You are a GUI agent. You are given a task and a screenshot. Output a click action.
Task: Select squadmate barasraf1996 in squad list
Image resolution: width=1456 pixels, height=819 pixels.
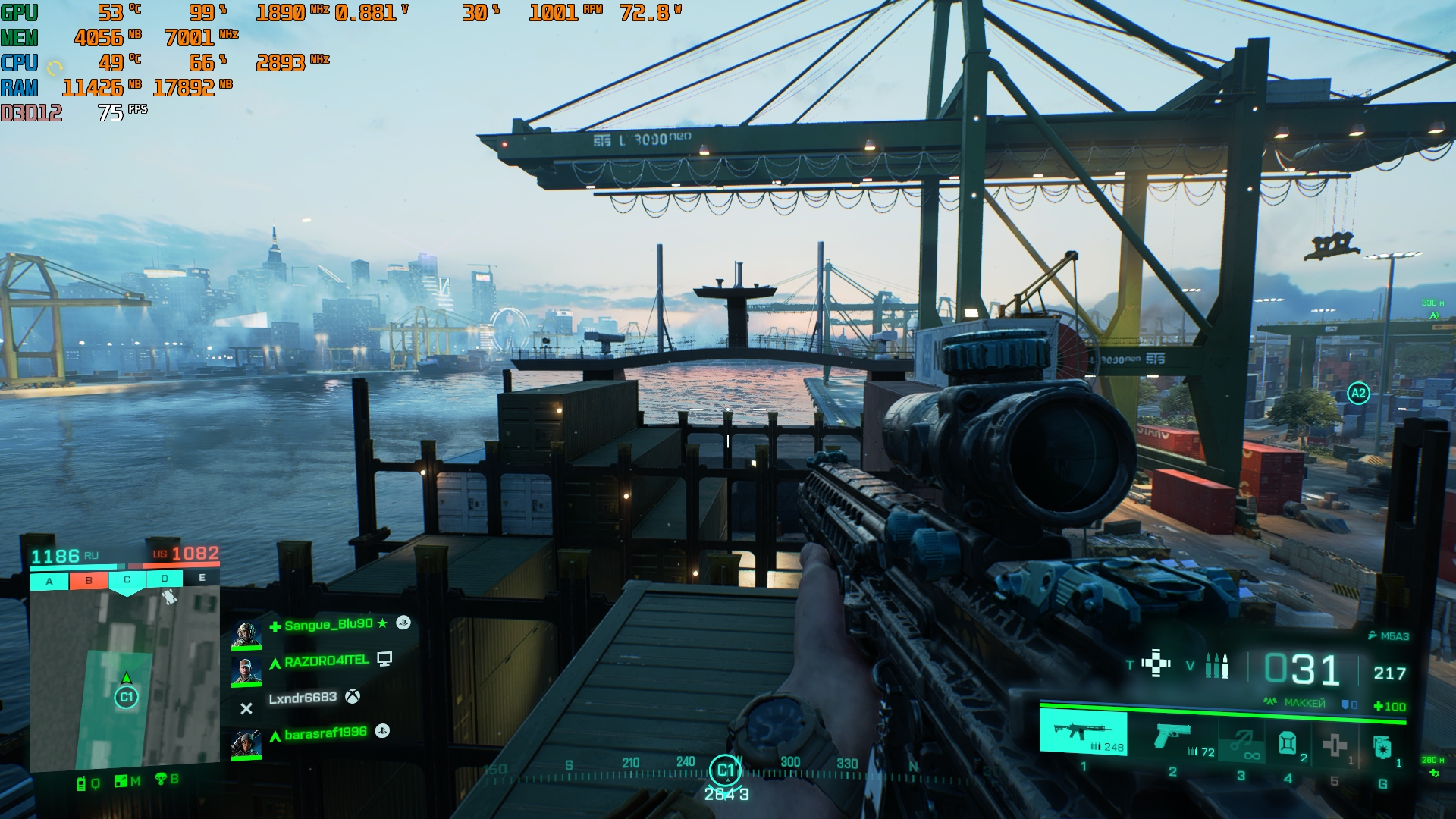(x=325, y=733)
